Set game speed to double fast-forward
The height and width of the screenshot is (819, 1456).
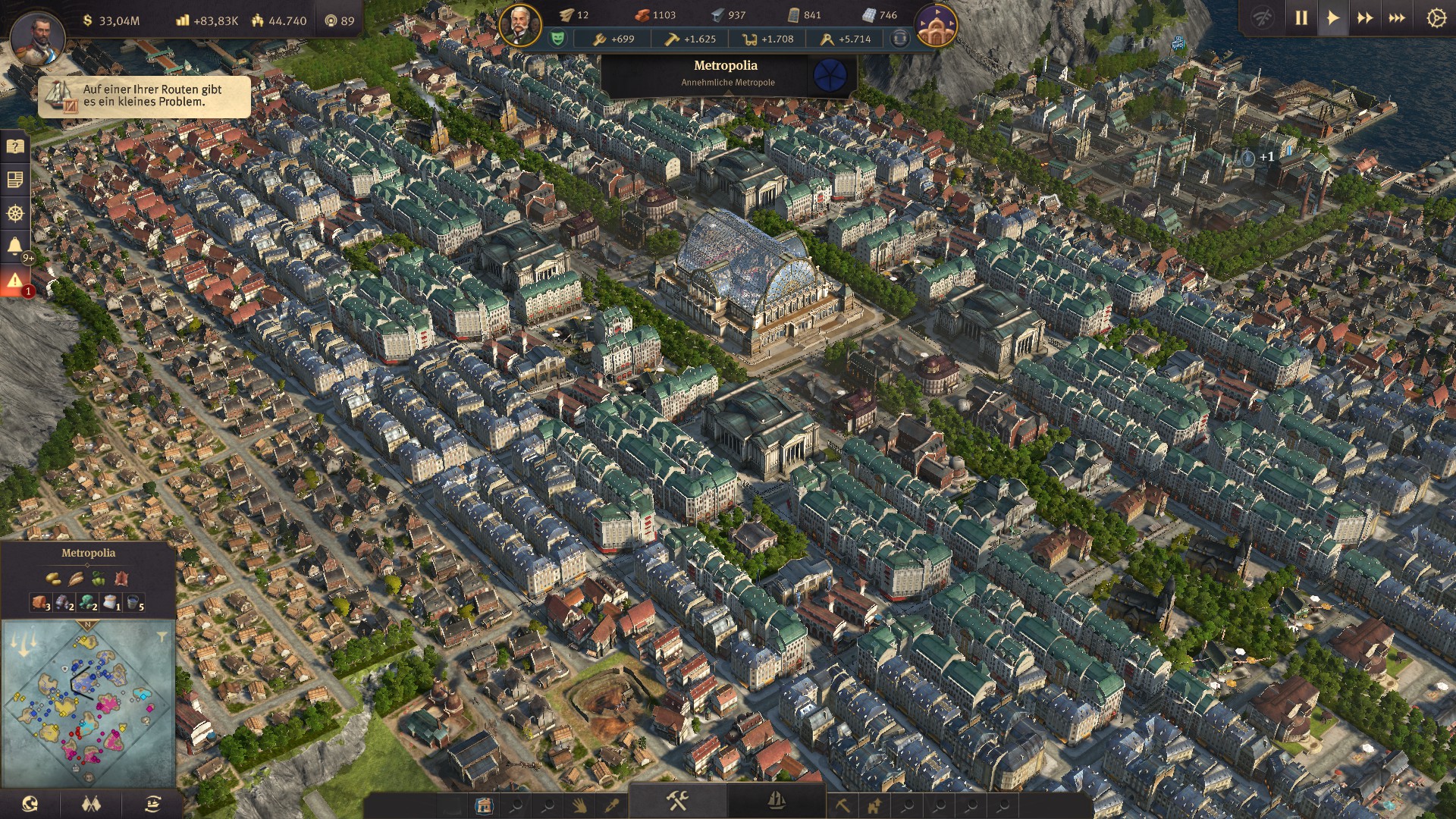[x=1365, y=18]
